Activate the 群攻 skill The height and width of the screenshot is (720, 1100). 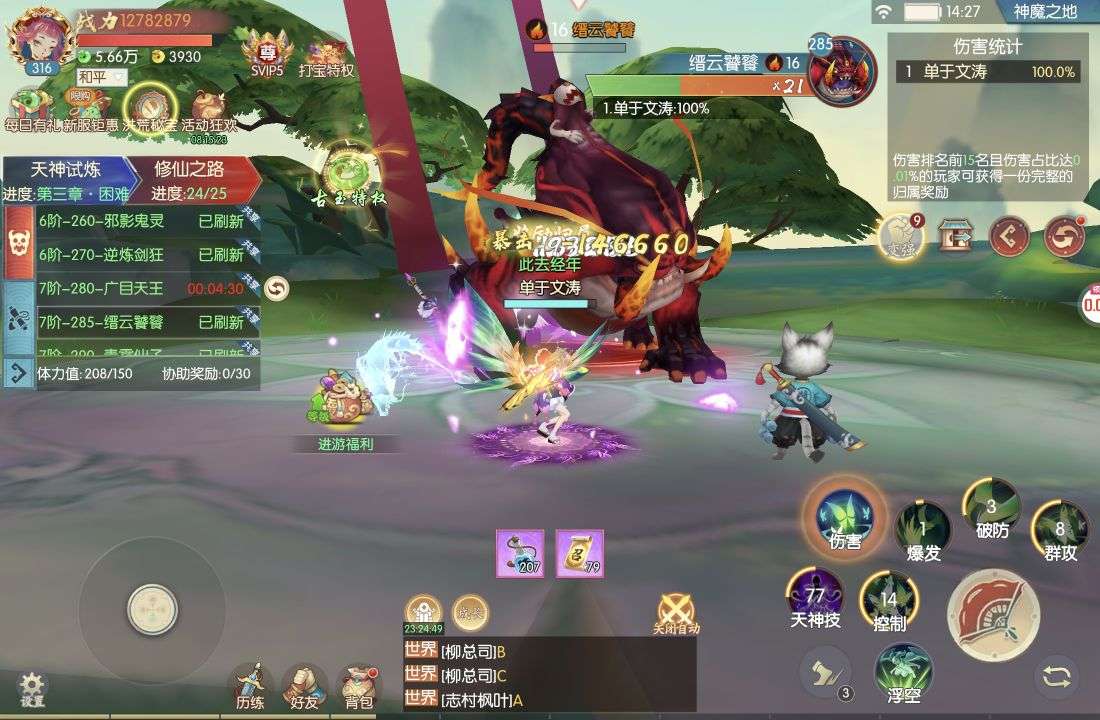click(1060, 531)
